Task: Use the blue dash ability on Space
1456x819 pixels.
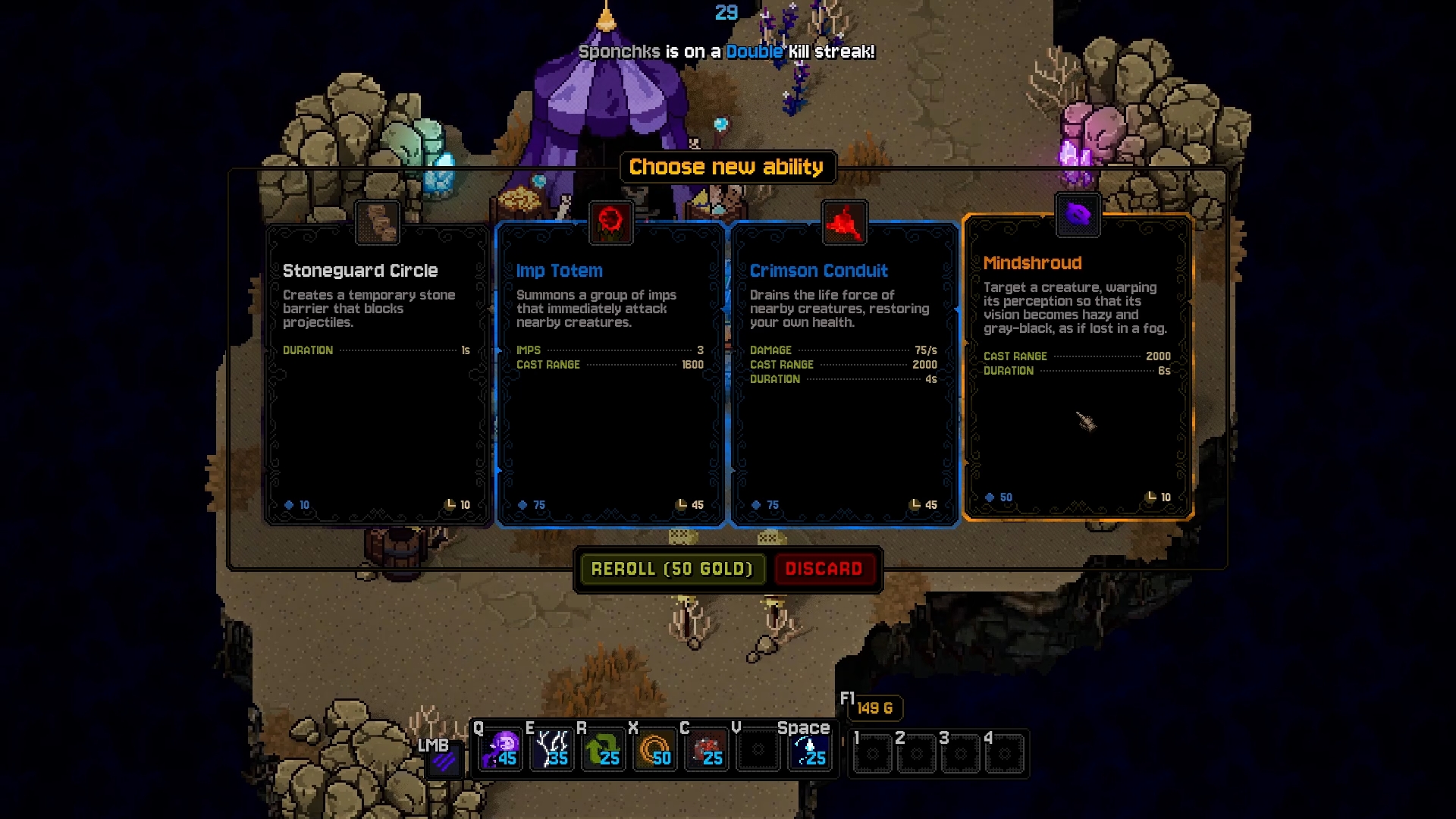Action: [x=809, y=749]
